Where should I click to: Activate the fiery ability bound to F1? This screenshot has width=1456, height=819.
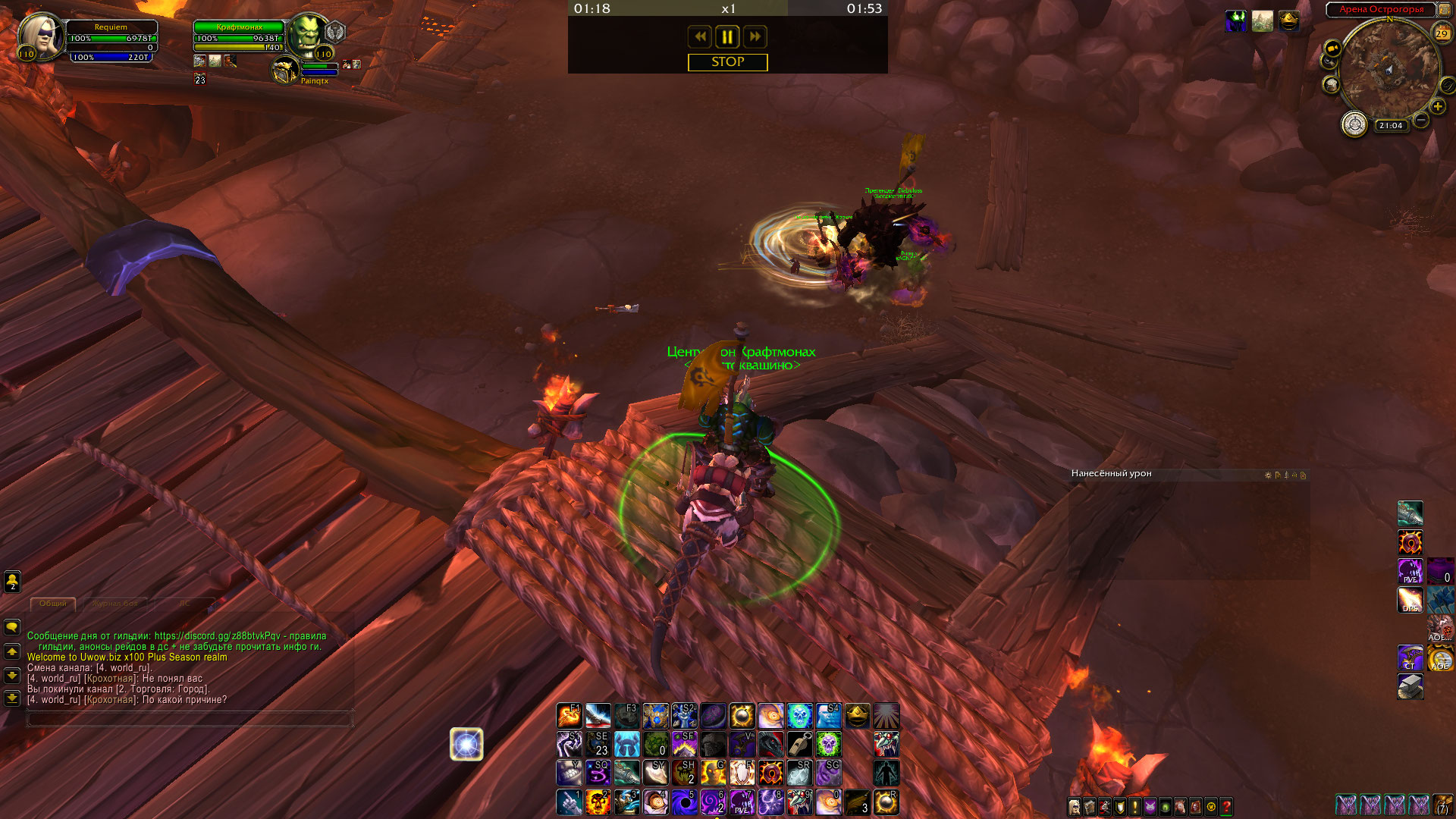tap(569, 715)
